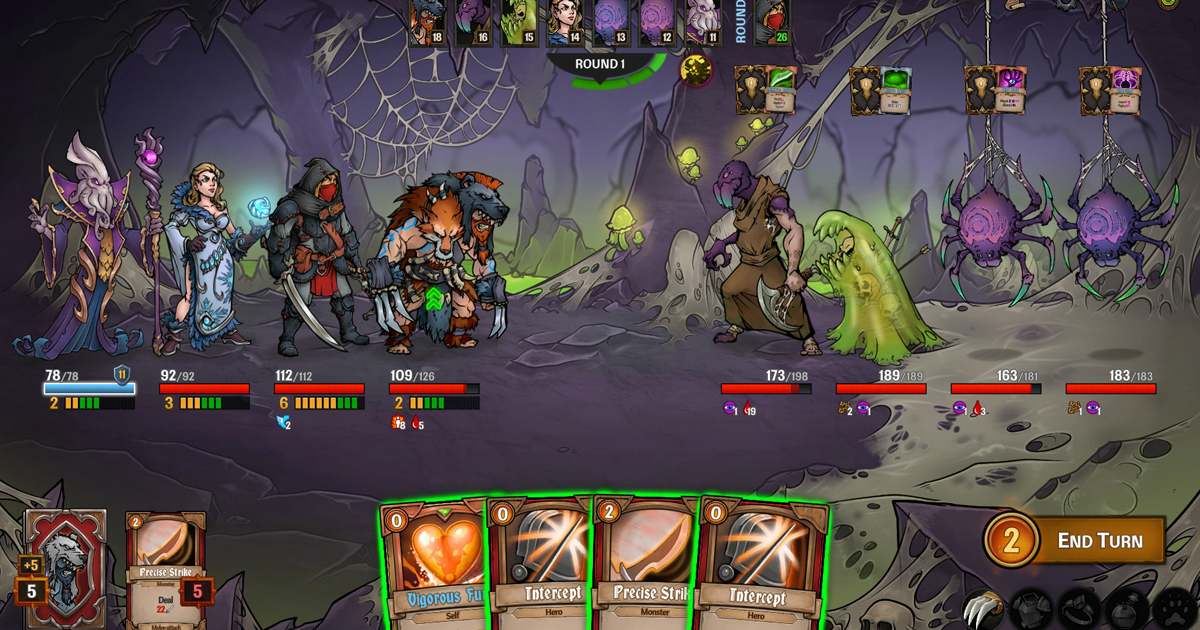Select the potion flask slot
The image size is (1200, 630).
[x=1126, y=608]
